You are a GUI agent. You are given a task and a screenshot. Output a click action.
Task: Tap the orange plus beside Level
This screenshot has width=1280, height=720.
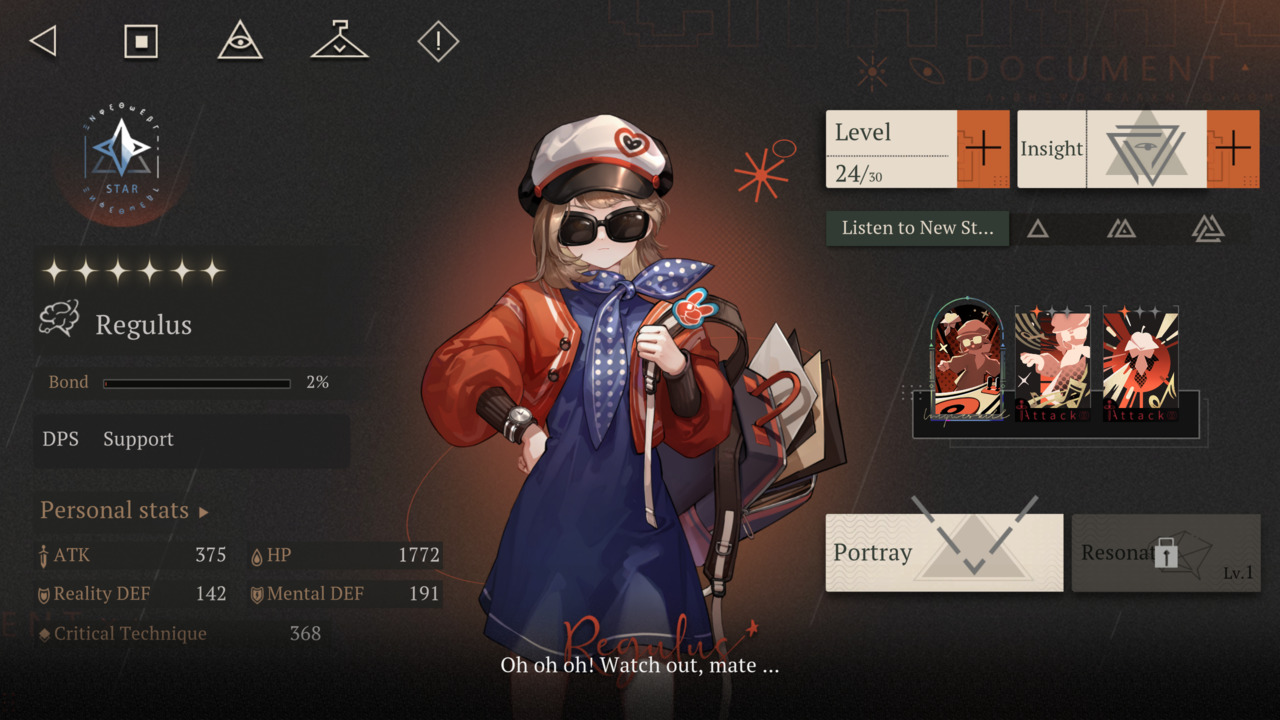click(983, 149)
